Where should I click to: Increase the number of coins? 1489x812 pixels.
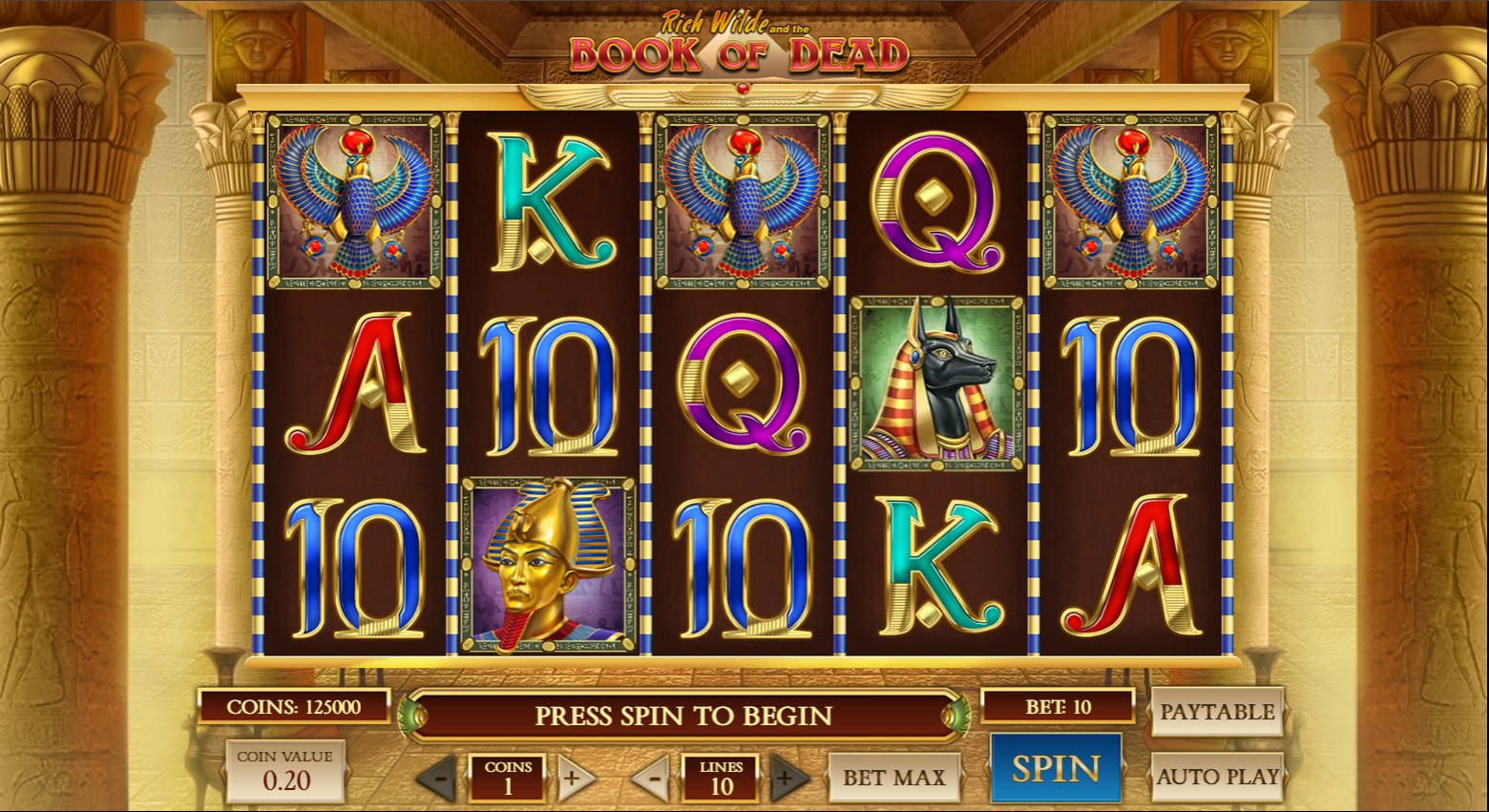(x=573, y=779)
